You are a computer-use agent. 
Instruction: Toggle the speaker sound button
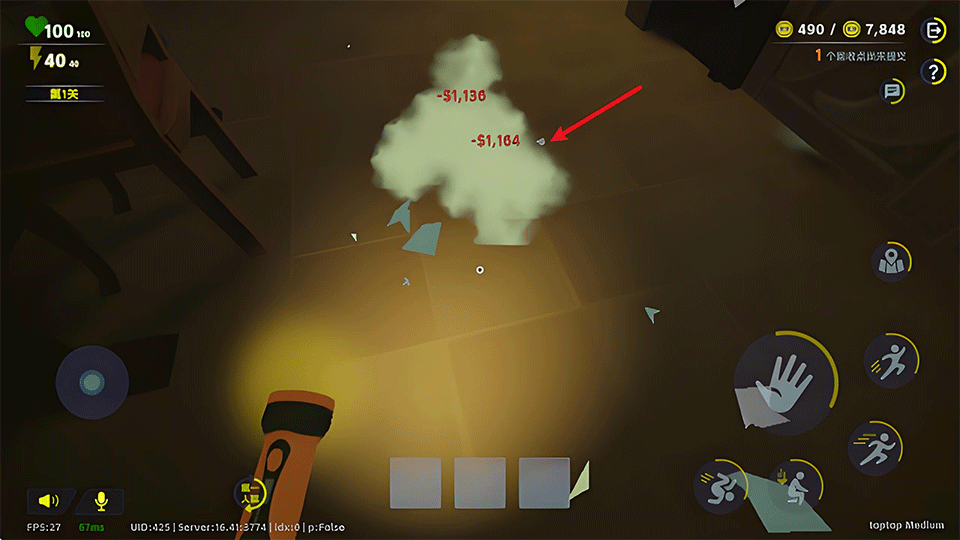(x=49, y=501)
